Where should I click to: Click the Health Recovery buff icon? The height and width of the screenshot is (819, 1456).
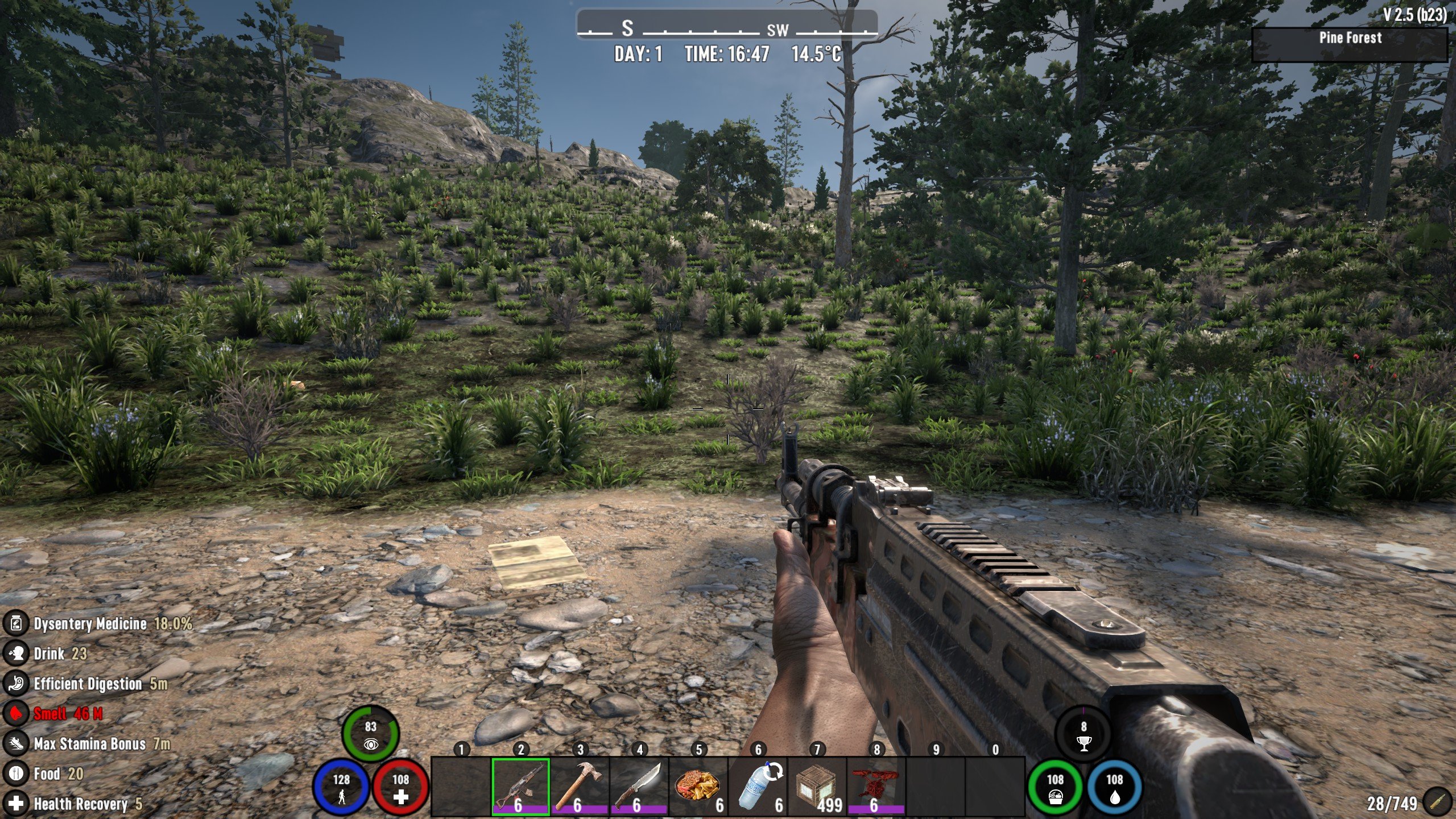point(16,803)
